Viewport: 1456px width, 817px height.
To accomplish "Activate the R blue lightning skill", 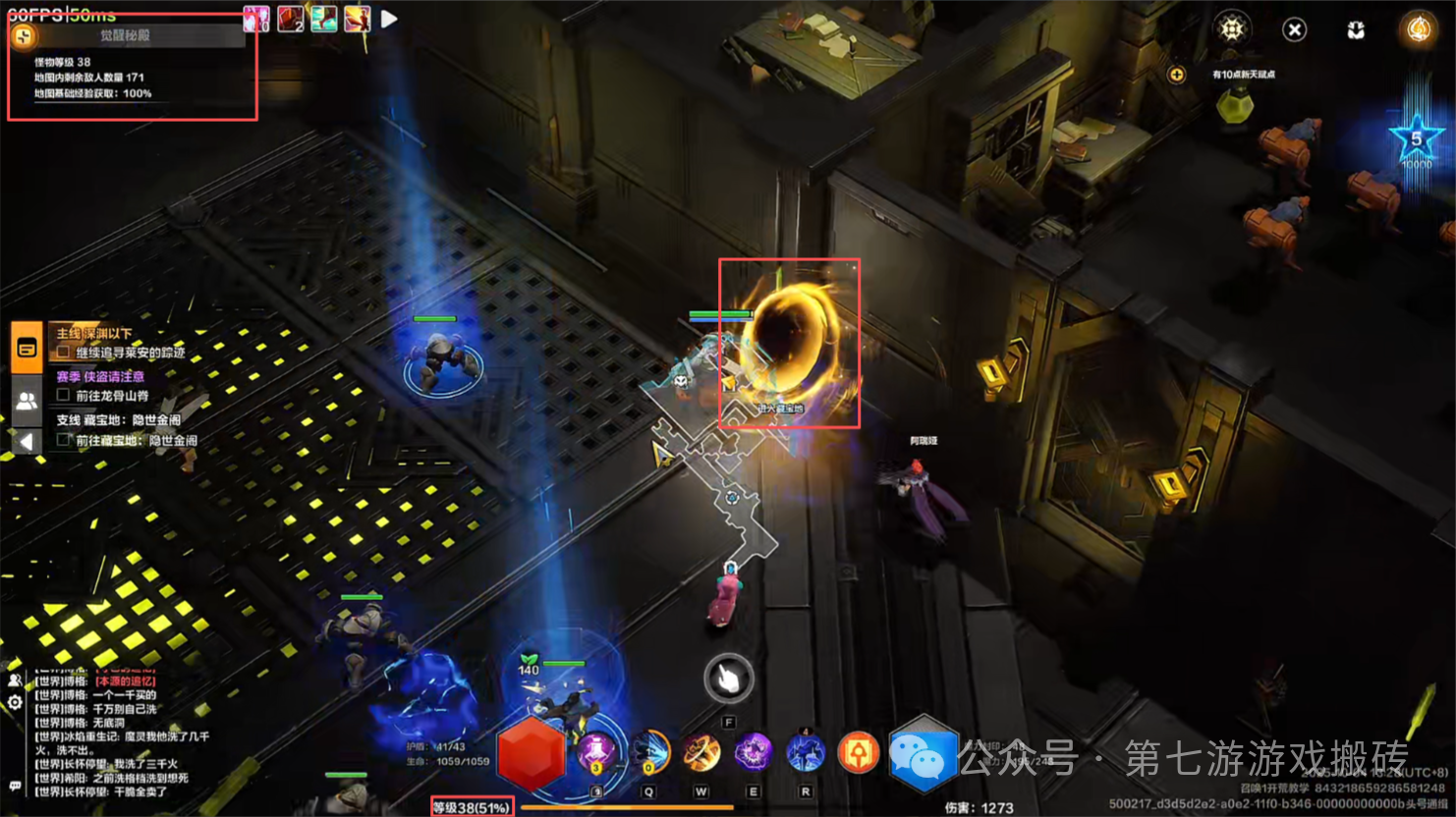I will click(806, 753).
